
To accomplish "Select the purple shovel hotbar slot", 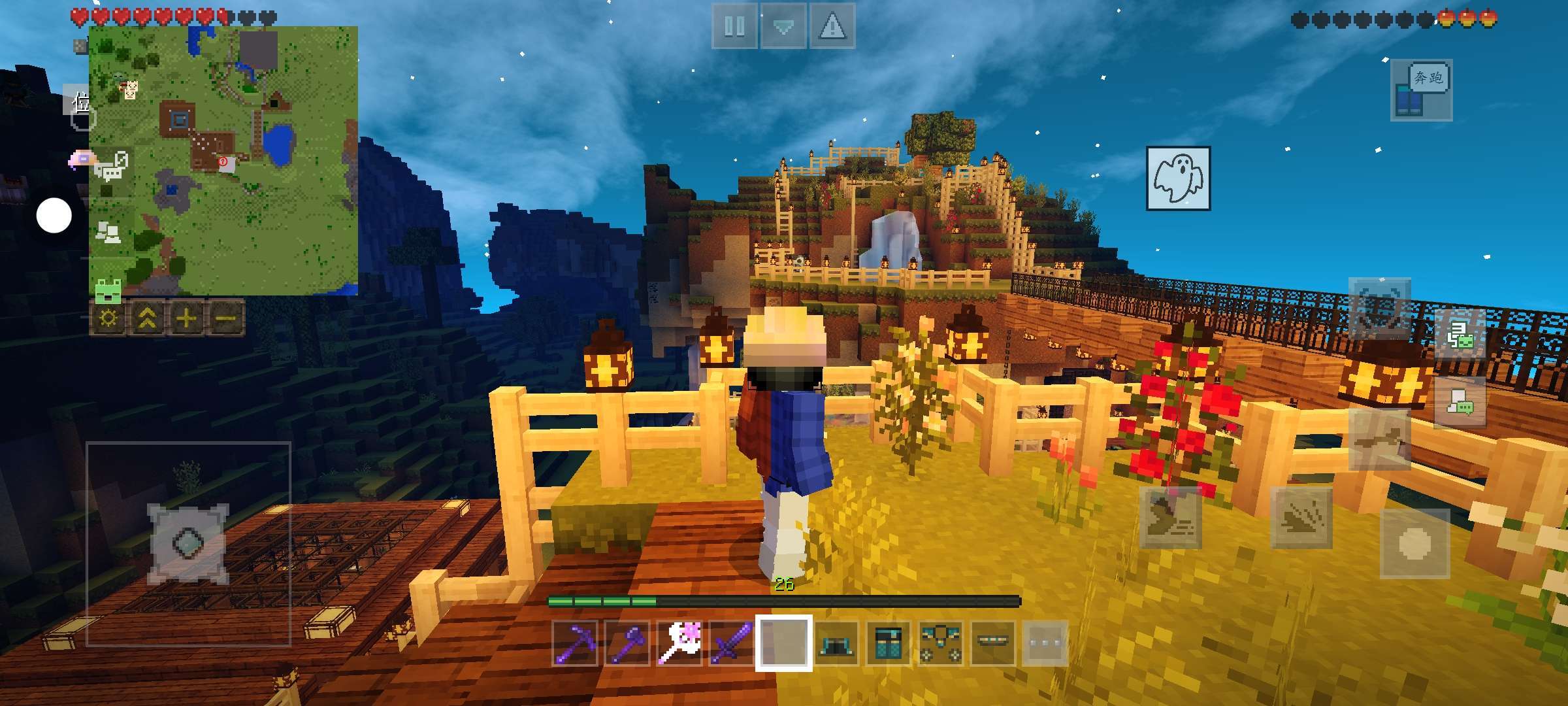I will pos(627,643).
